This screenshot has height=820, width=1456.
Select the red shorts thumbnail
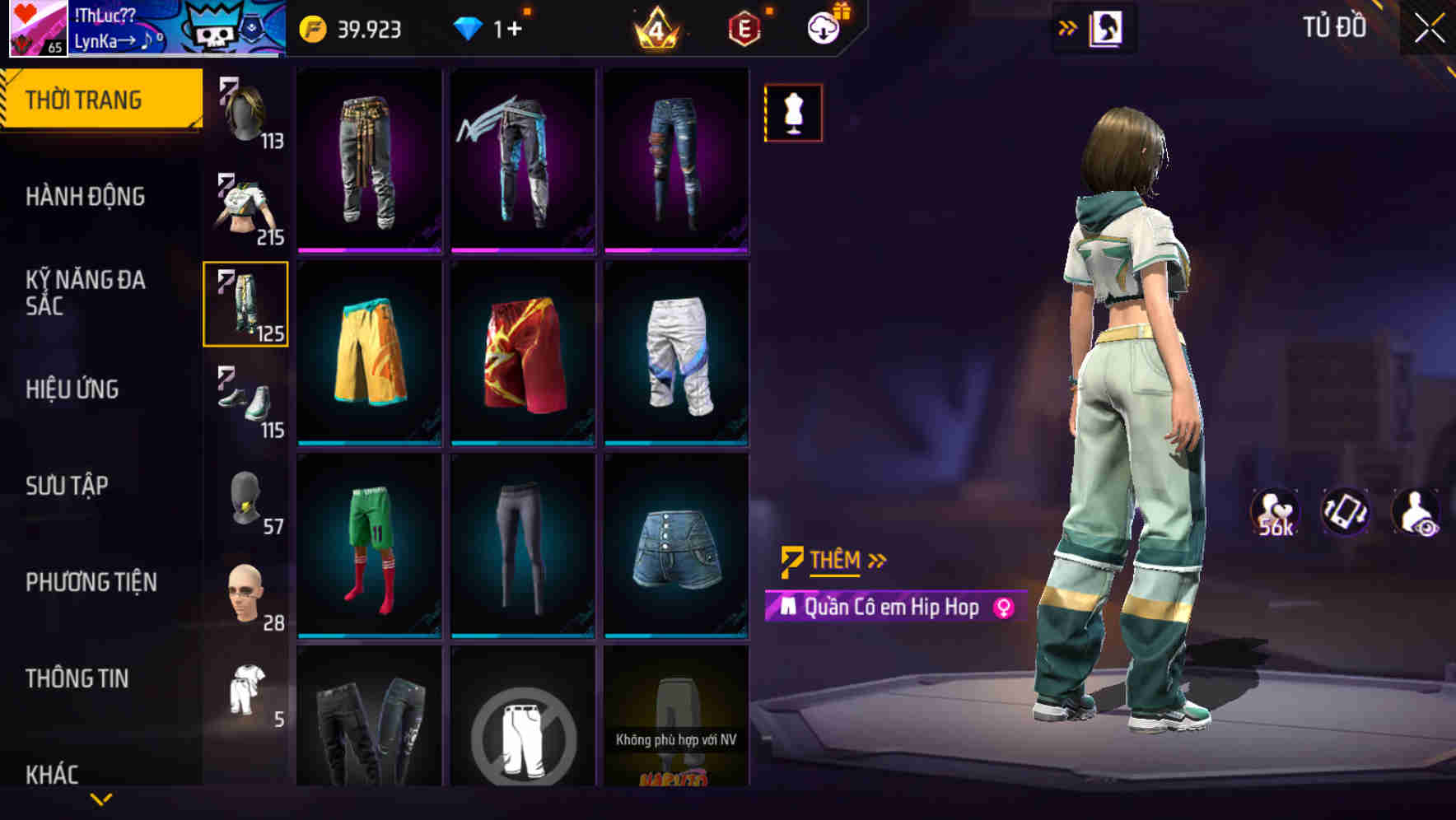(523, 354)
